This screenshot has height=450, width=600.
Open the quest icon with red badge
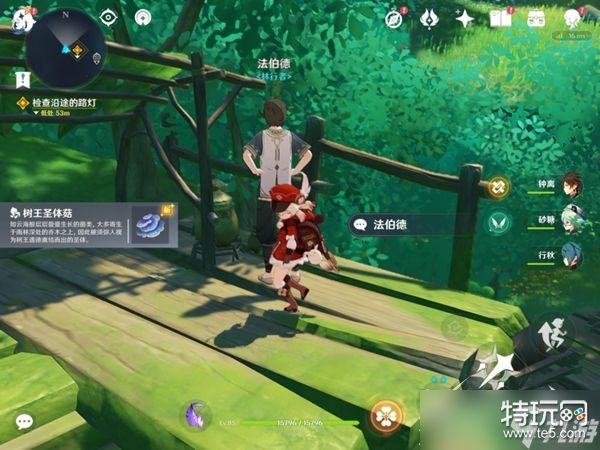[x=395, y=18]
